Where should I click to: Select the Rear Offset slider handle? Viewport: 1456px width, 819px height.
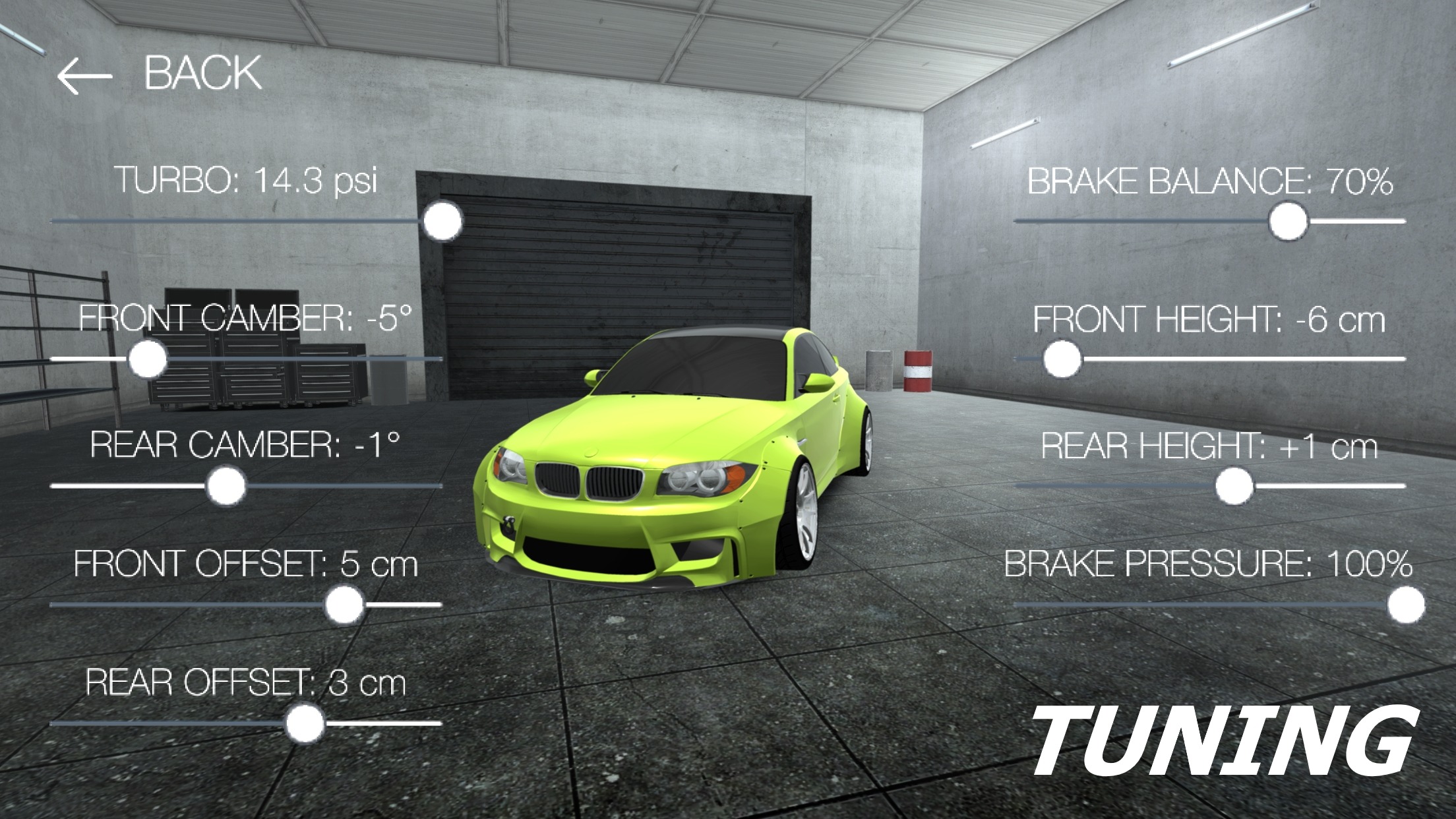pos(305,724)
